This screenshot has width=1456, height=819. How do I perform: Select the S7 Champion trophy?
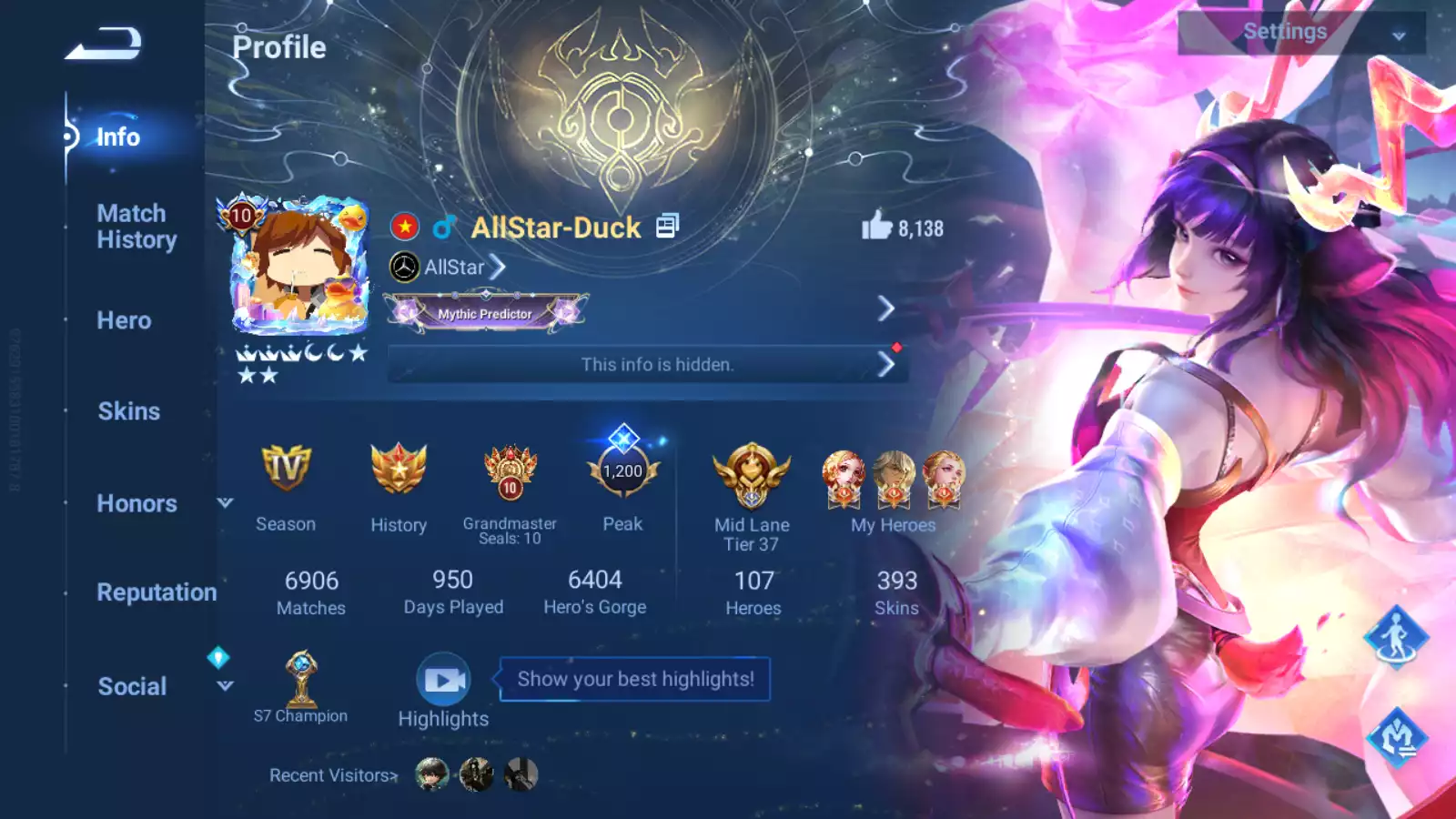301,679
